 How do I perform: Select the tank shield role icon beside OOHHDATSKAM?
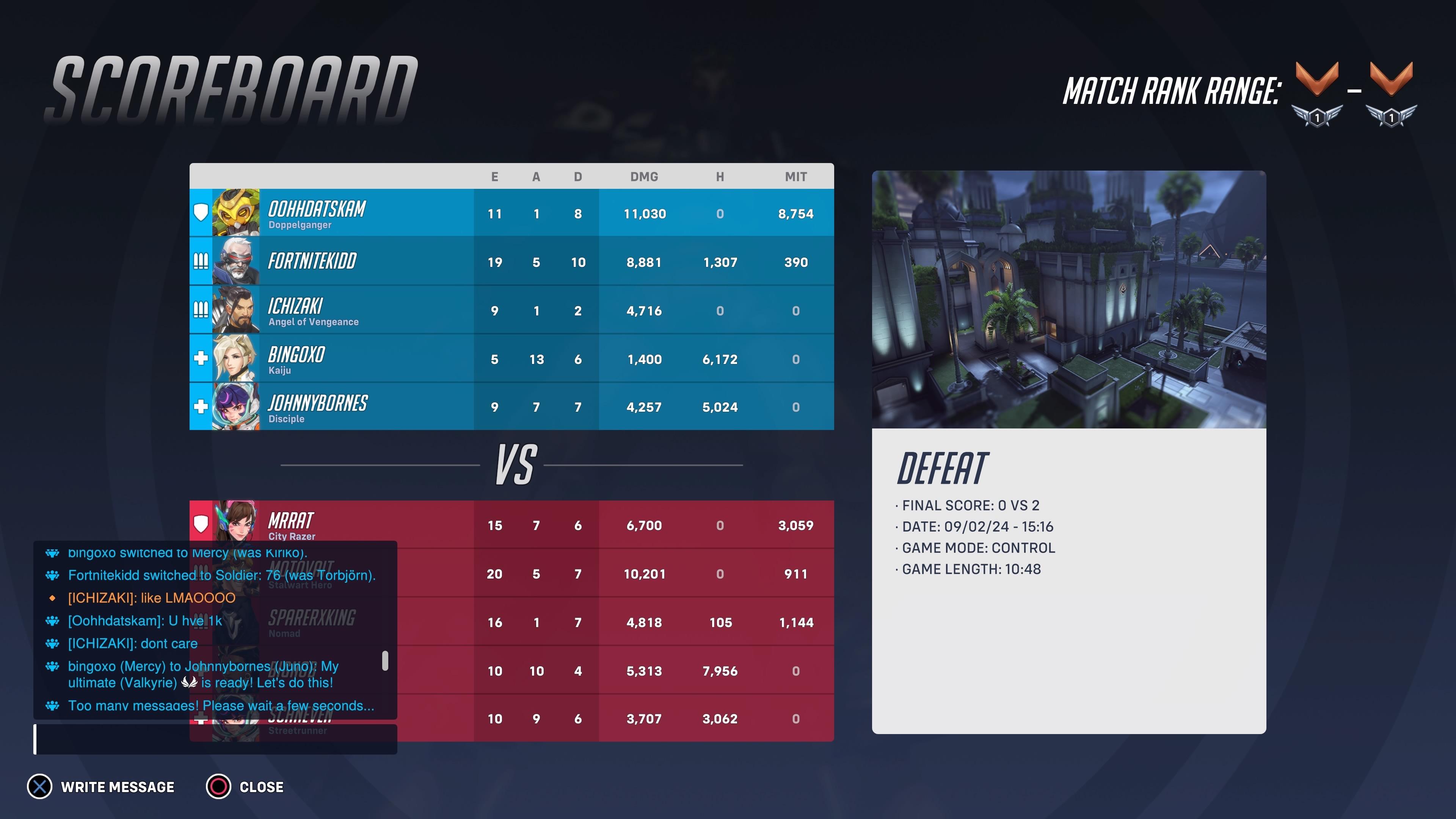click(x=201, y=213)
